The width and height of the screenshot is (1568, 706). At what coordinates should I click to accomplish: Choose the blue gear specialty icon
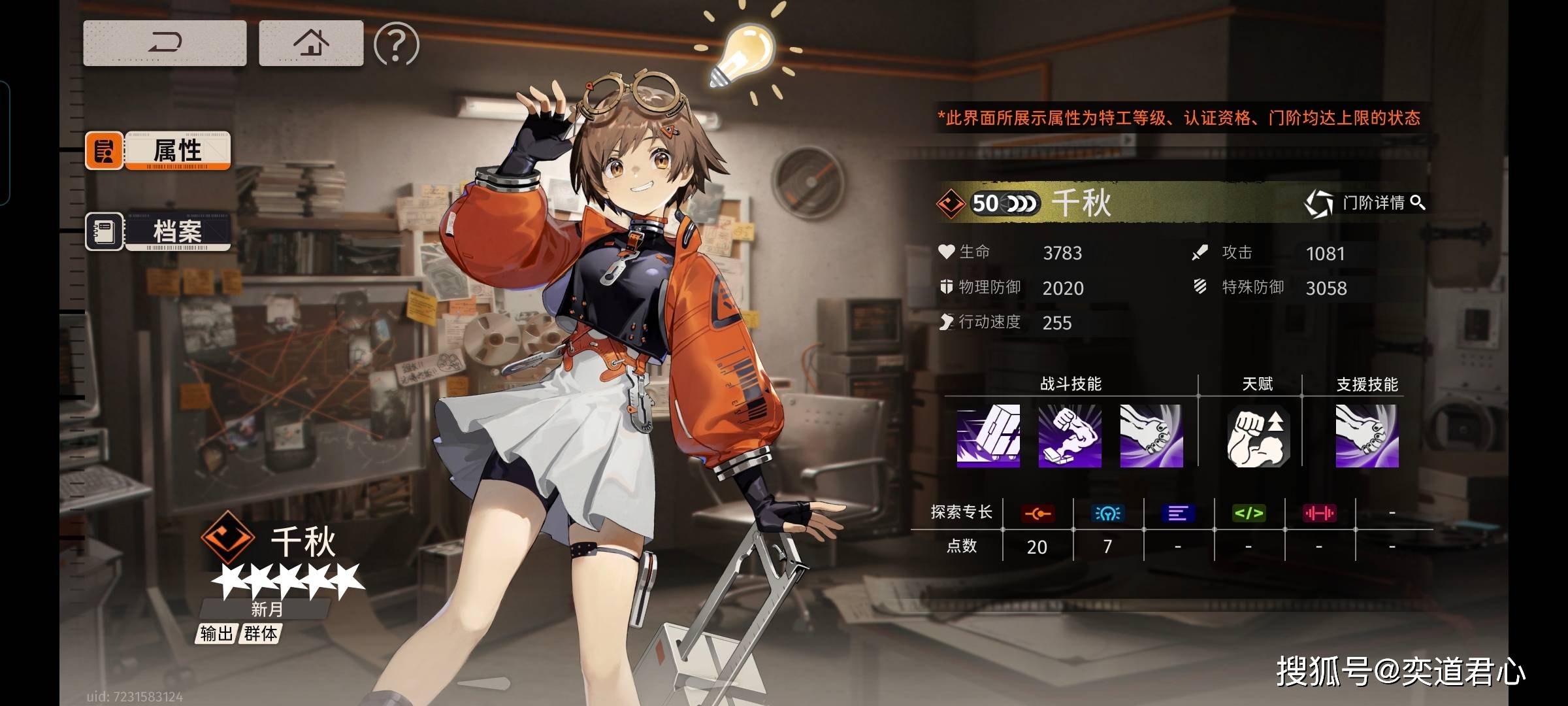point(1107,514)
